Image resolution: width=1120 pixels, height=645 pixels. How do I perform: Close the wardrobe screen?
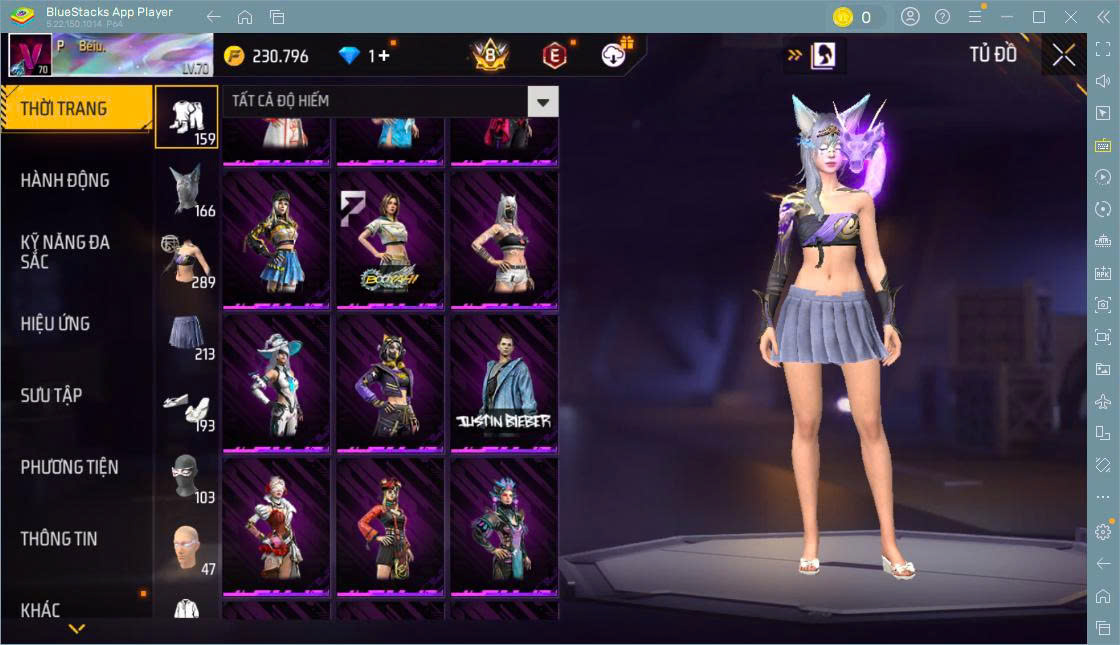click(1063, 56)
